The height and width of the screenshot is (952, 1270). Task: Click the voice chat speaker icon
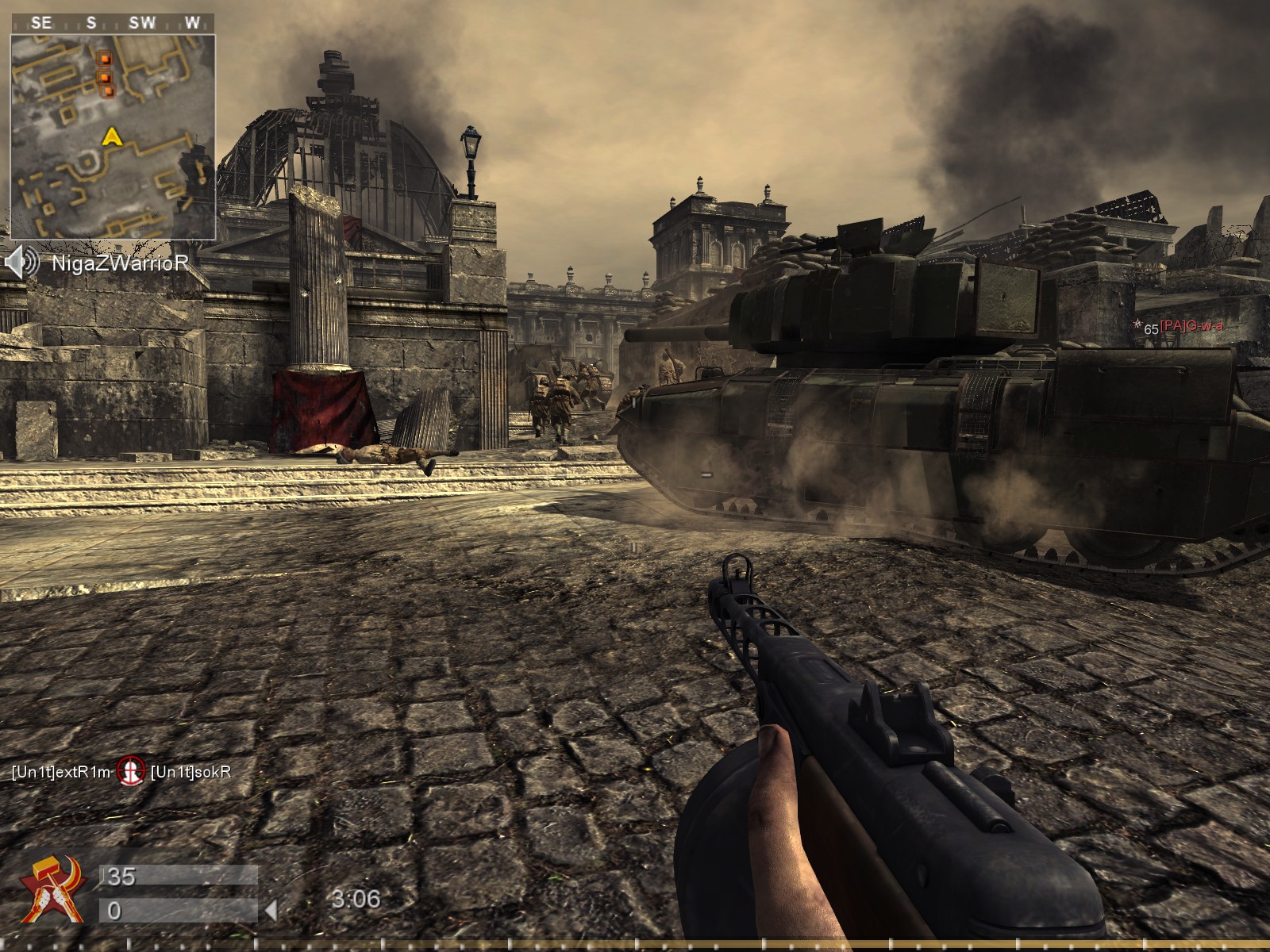(x=21, y=262)
